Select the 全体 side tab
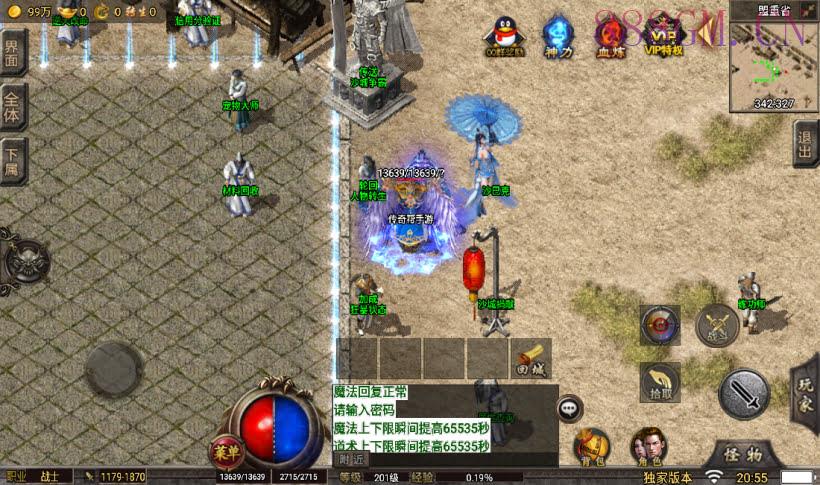 (12, 105)
